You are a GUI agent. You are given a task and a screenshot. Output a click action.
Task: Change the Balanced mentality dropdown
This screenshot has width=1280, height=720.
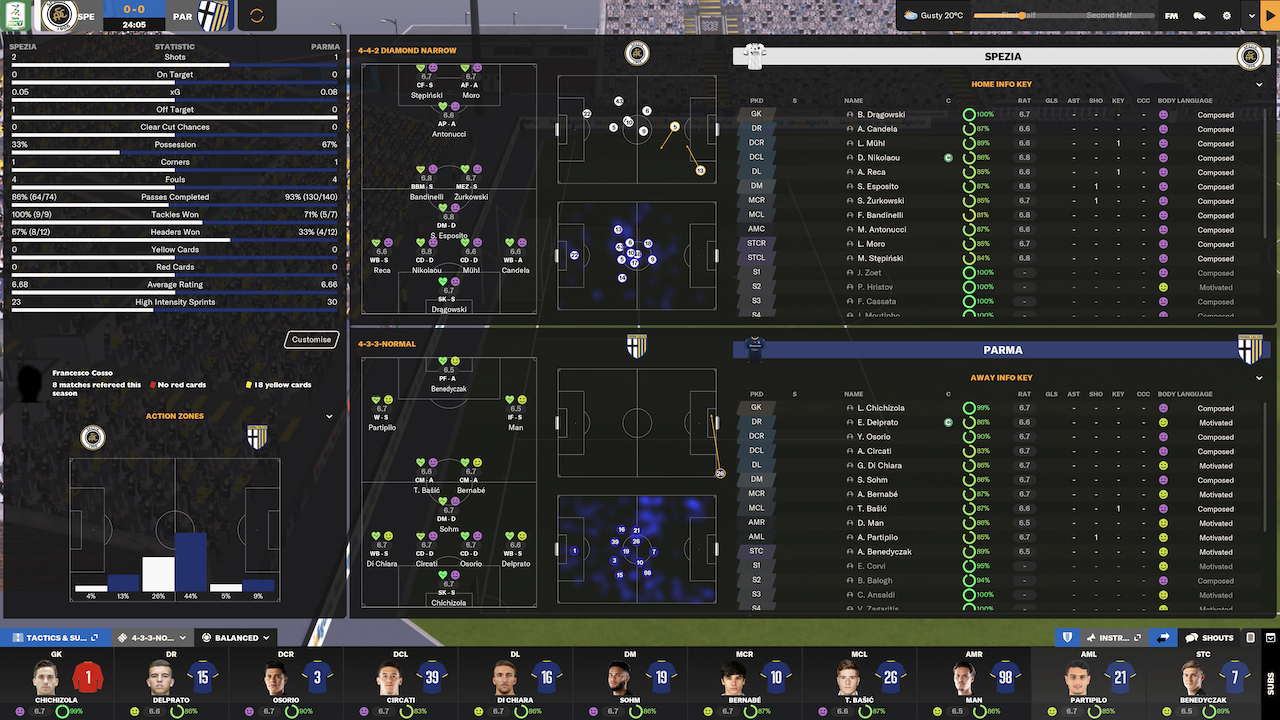[236, 637]
